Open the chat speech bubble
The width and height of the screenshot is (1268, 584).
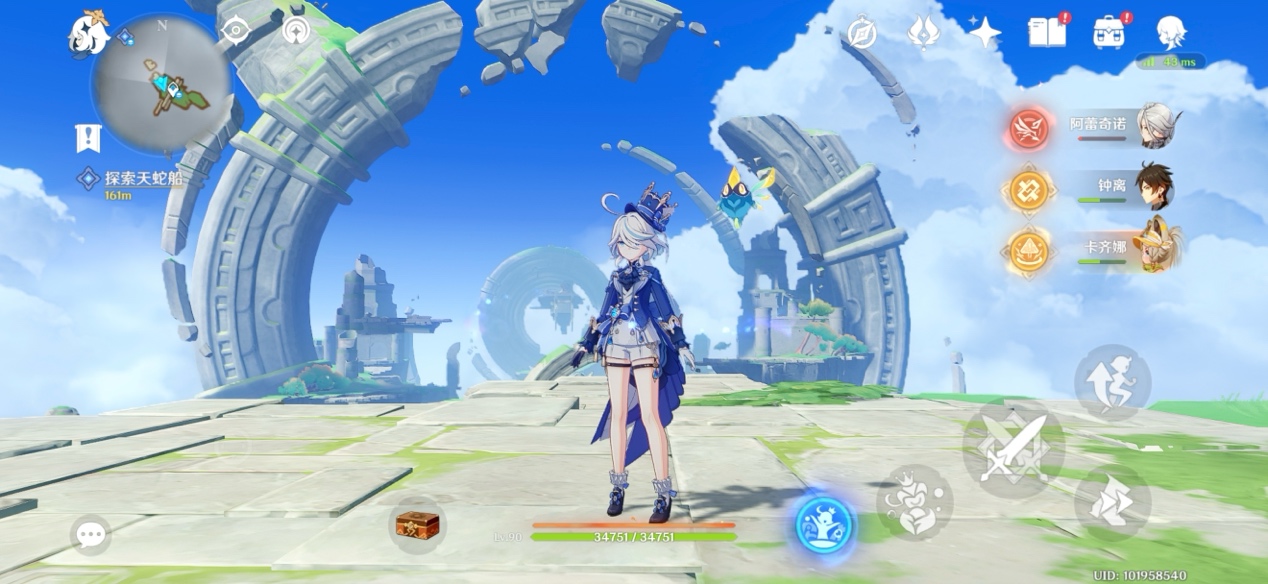[91, 535]
